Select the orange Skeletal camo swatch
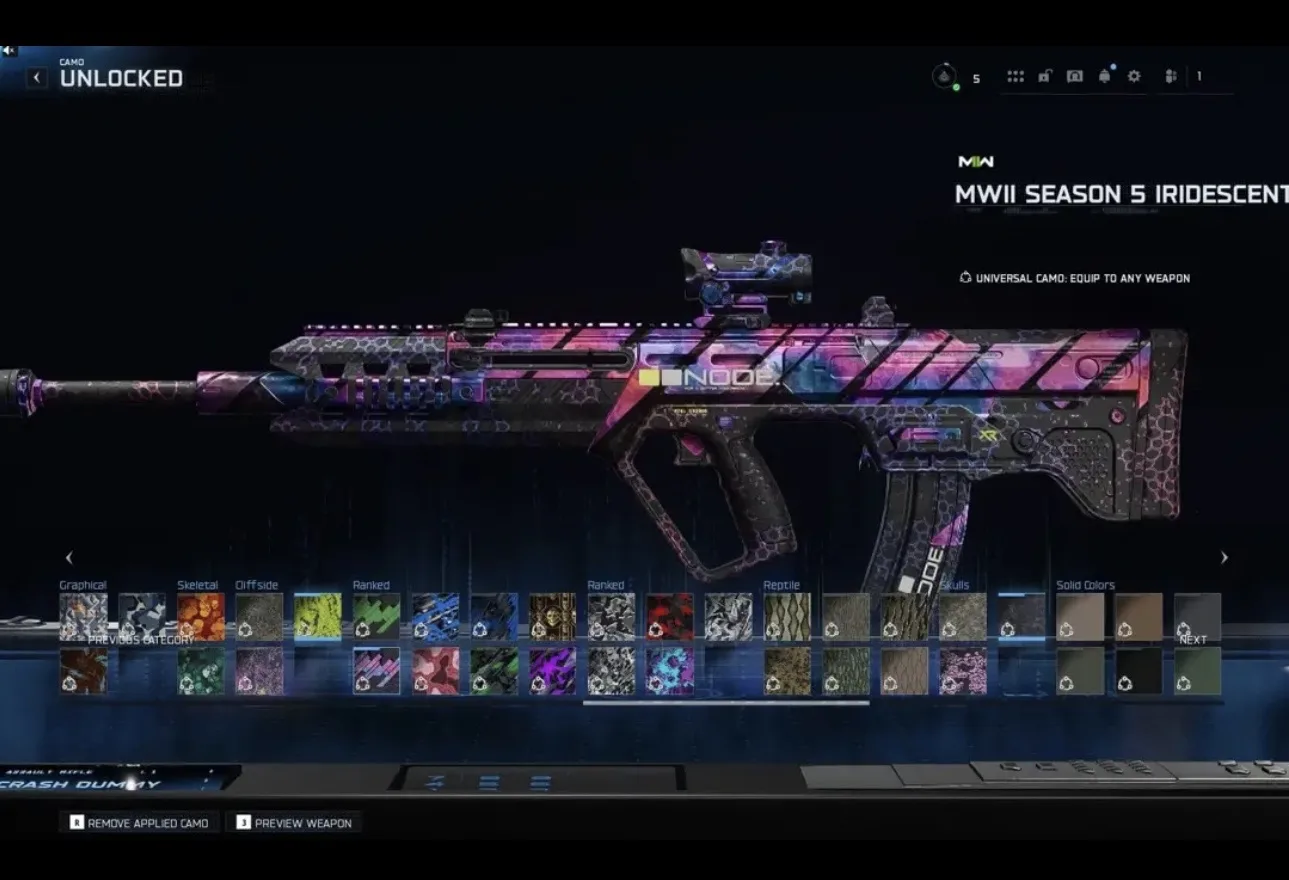This screenshot has width=1289, height=880. [x=201, y=616]
